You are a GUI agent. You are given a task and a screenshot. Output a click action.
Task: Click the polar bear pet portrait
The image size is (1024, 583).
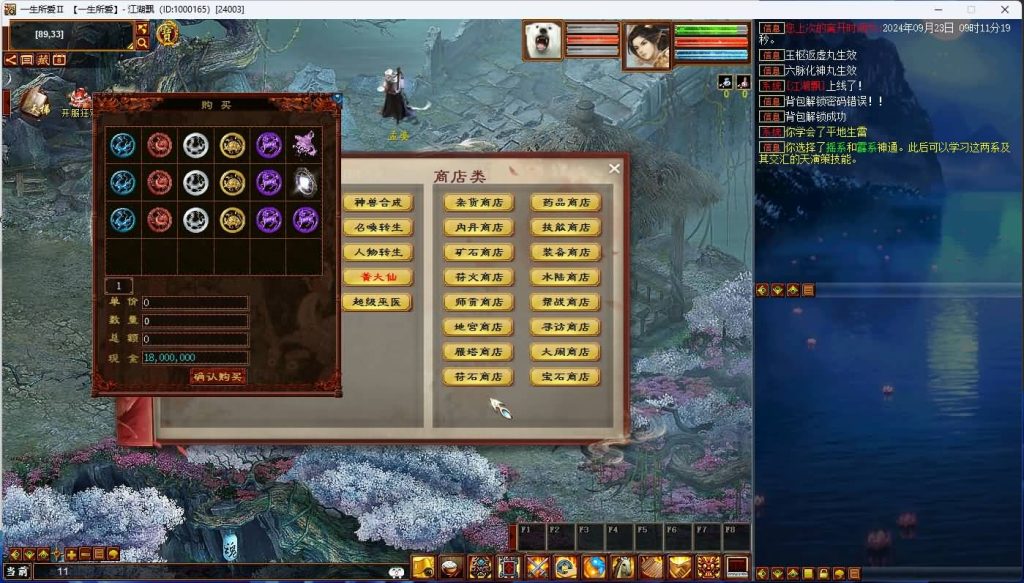pyautogui.click(x=542, y=42)
